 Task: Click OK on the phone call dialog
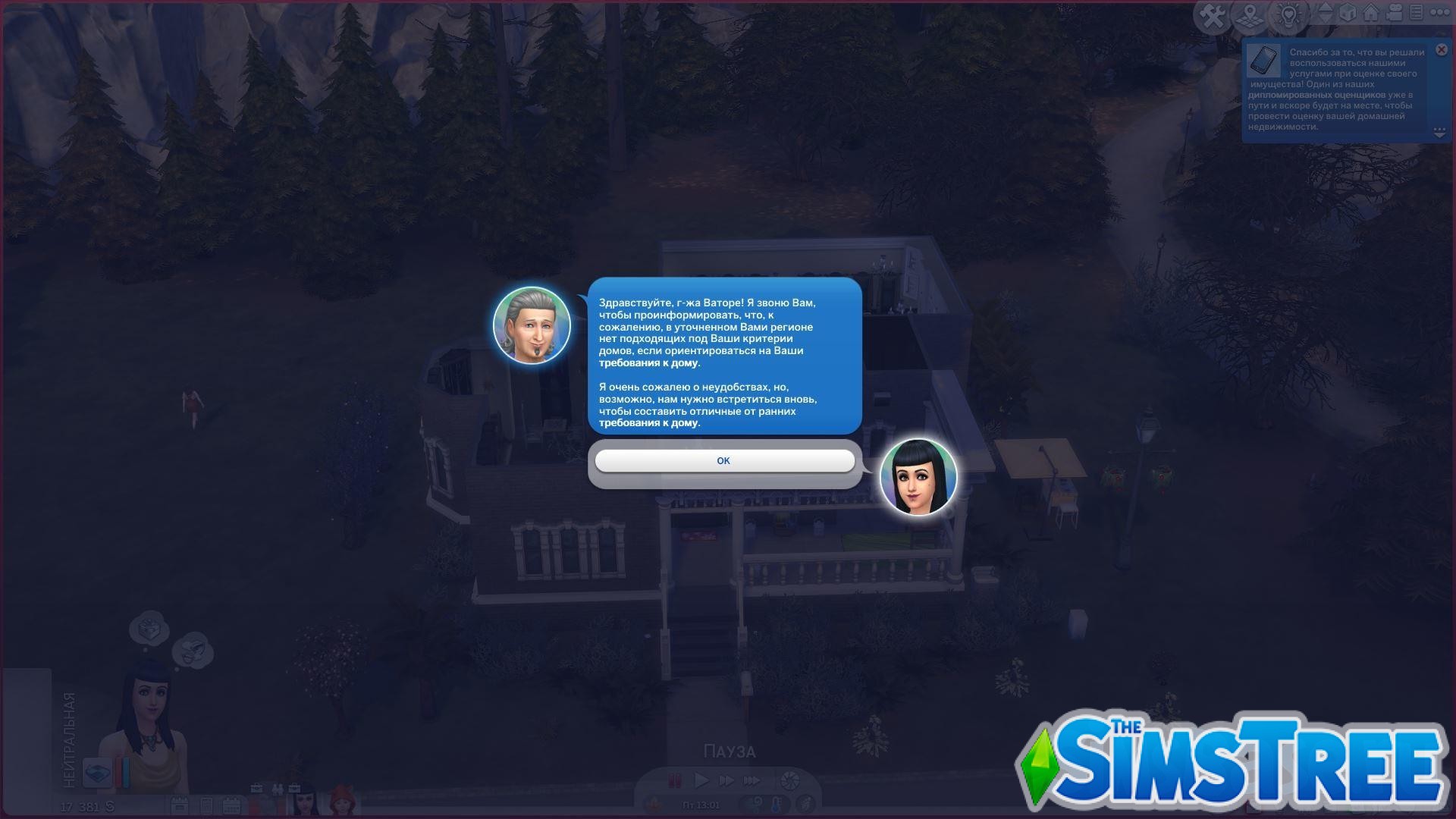click(x=724, y=460)
